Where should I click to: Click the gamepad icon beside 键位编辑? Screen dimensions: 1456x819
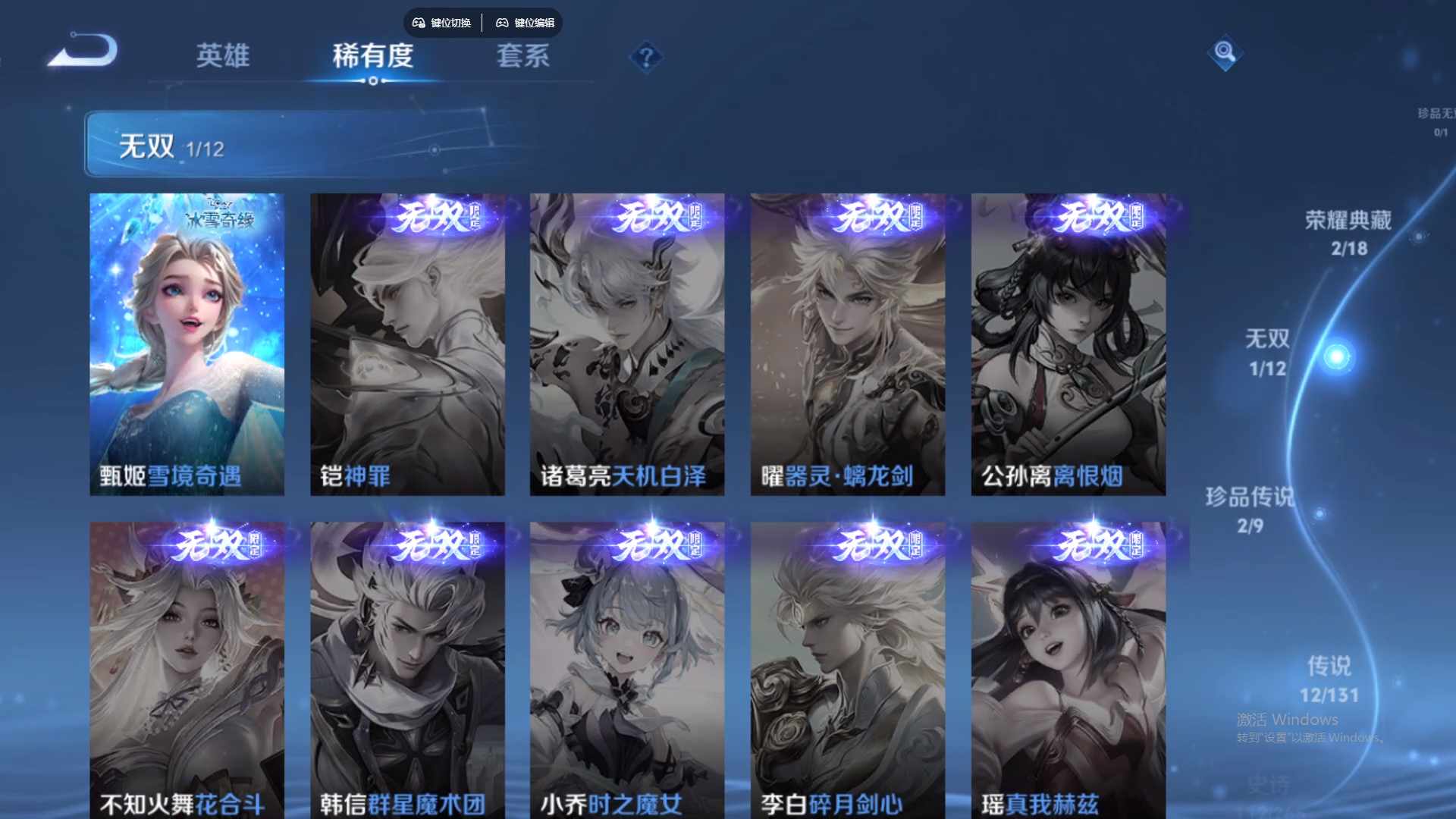coord(502,23)
